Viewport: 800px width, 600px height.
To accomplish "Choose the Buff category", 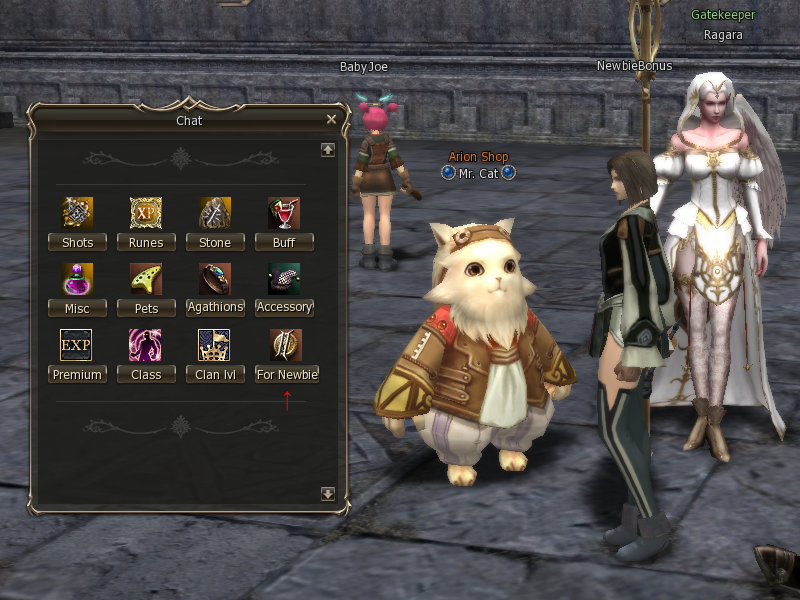I will pos(284,243).
